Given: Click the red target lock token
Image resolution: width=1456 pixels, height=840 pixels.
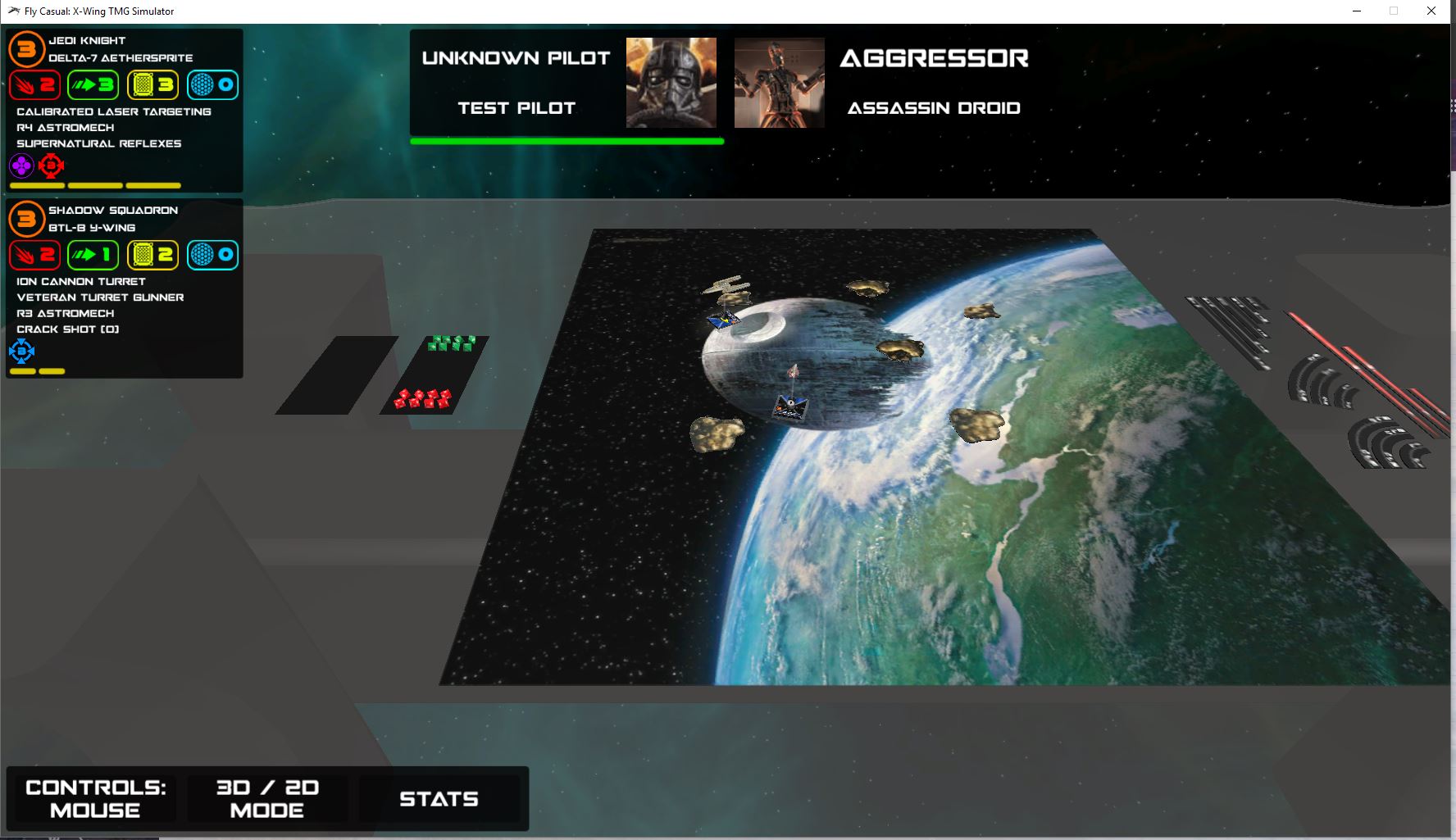Looking at the screenshot, I should (51, 166).
